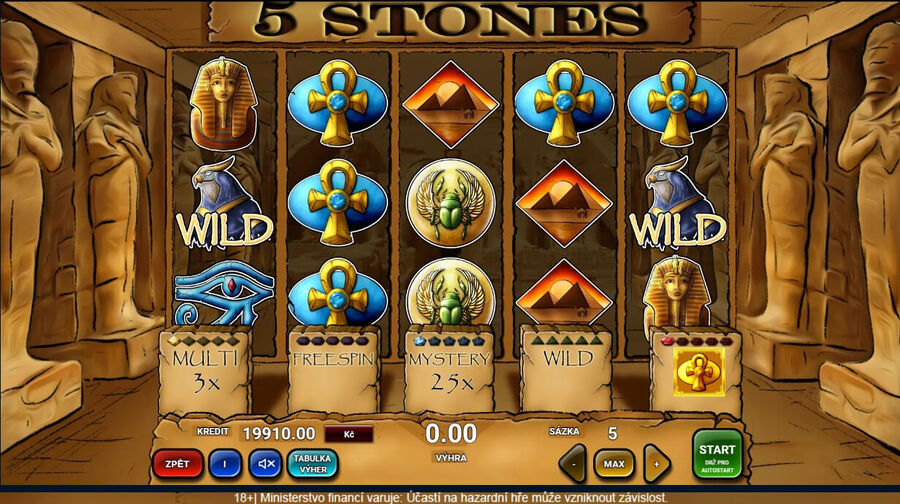Toggle the muted sound speaker button
Image resolution: width=900 pixels, height=504 pixels.
tap(265, 464)
